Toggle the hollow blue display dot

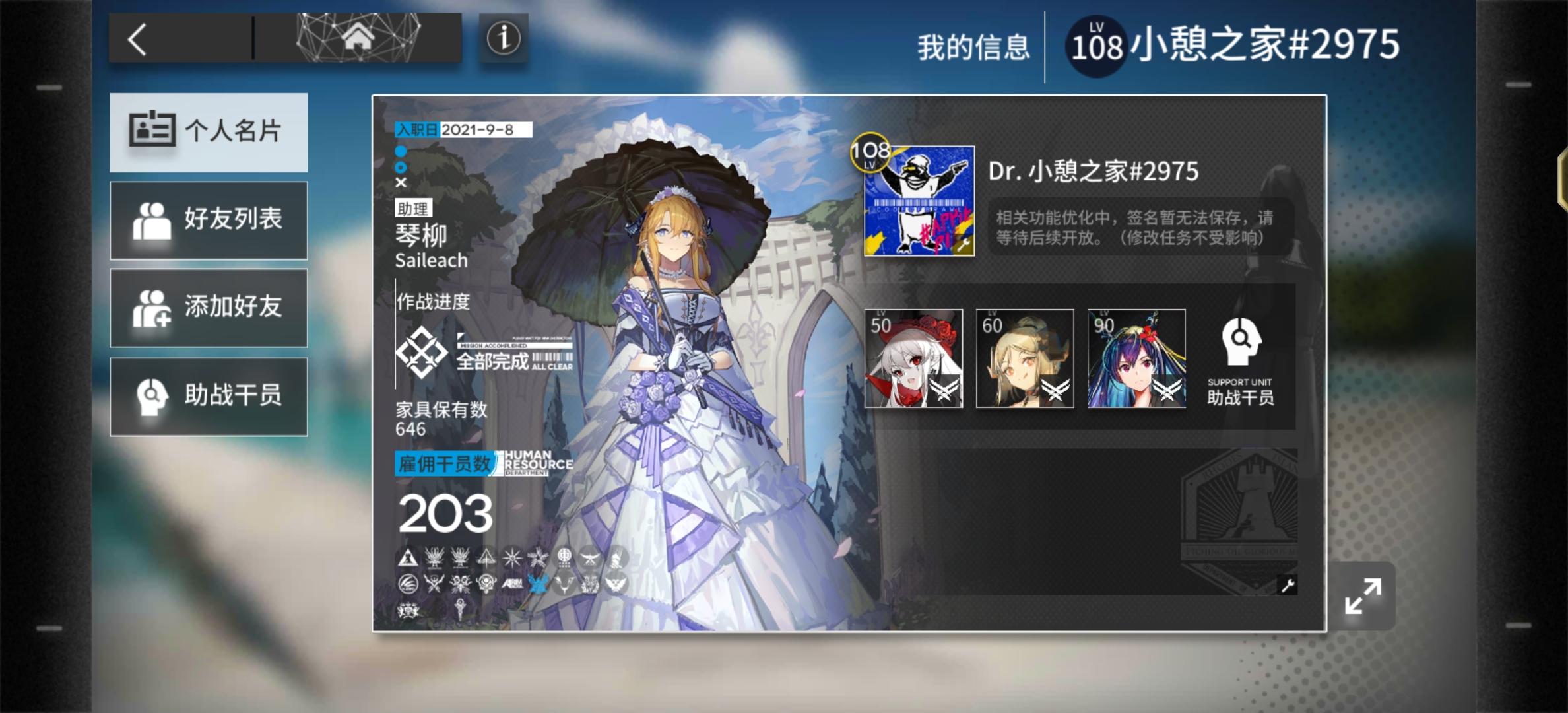tap(400, 167)
